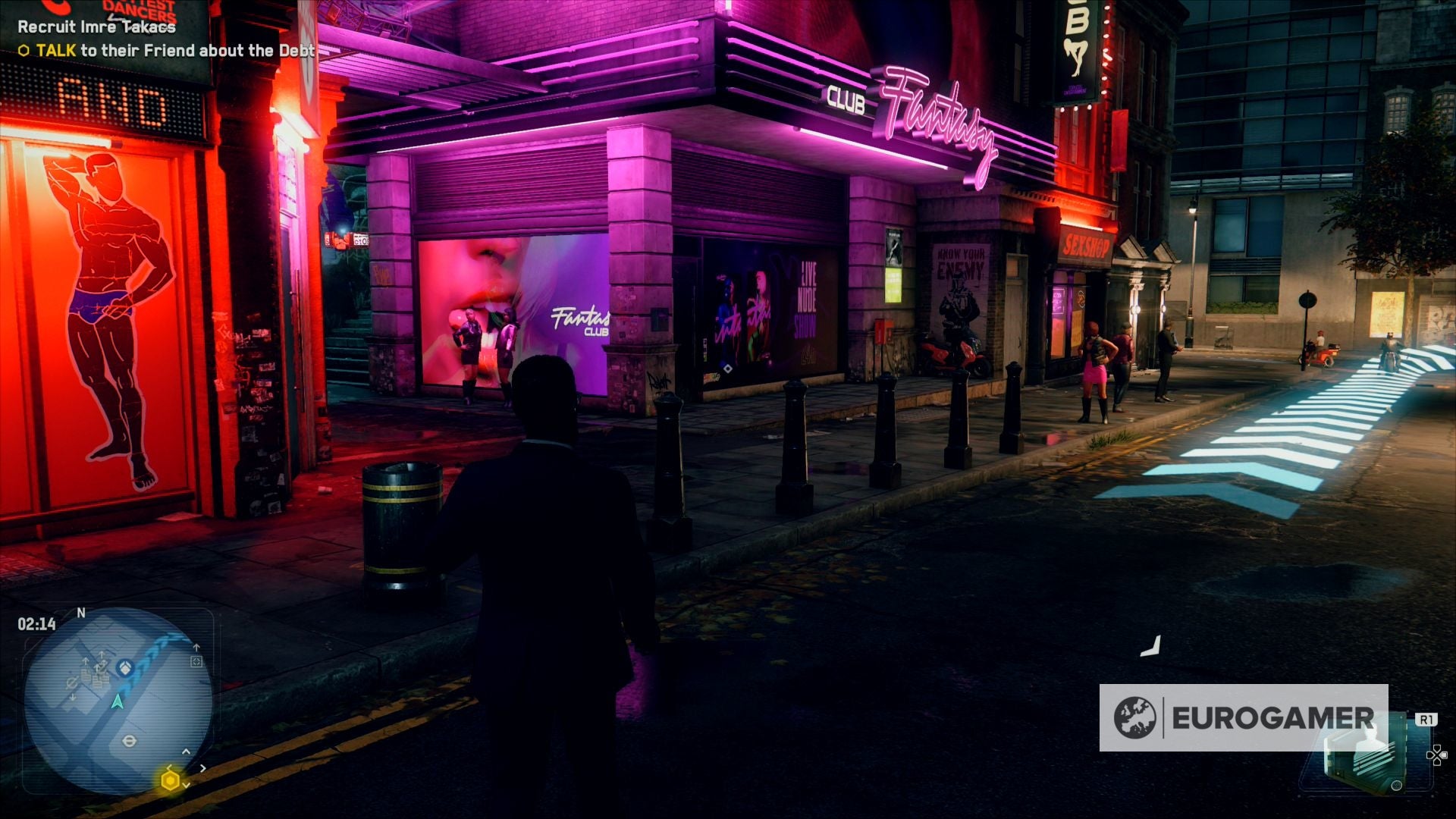This screenshot has width=1456, height=819.
Task: Select the "Recruit Imre Takacs" mission title
Action: 96,27
